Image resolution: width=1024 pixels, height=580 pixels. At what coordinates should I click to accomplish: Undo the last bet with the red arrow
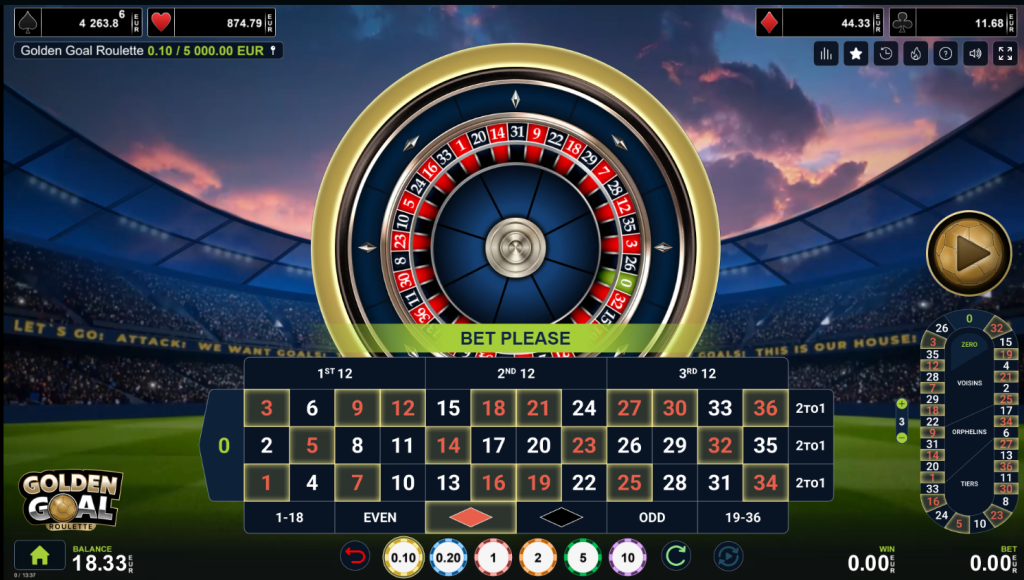(354, 557)
